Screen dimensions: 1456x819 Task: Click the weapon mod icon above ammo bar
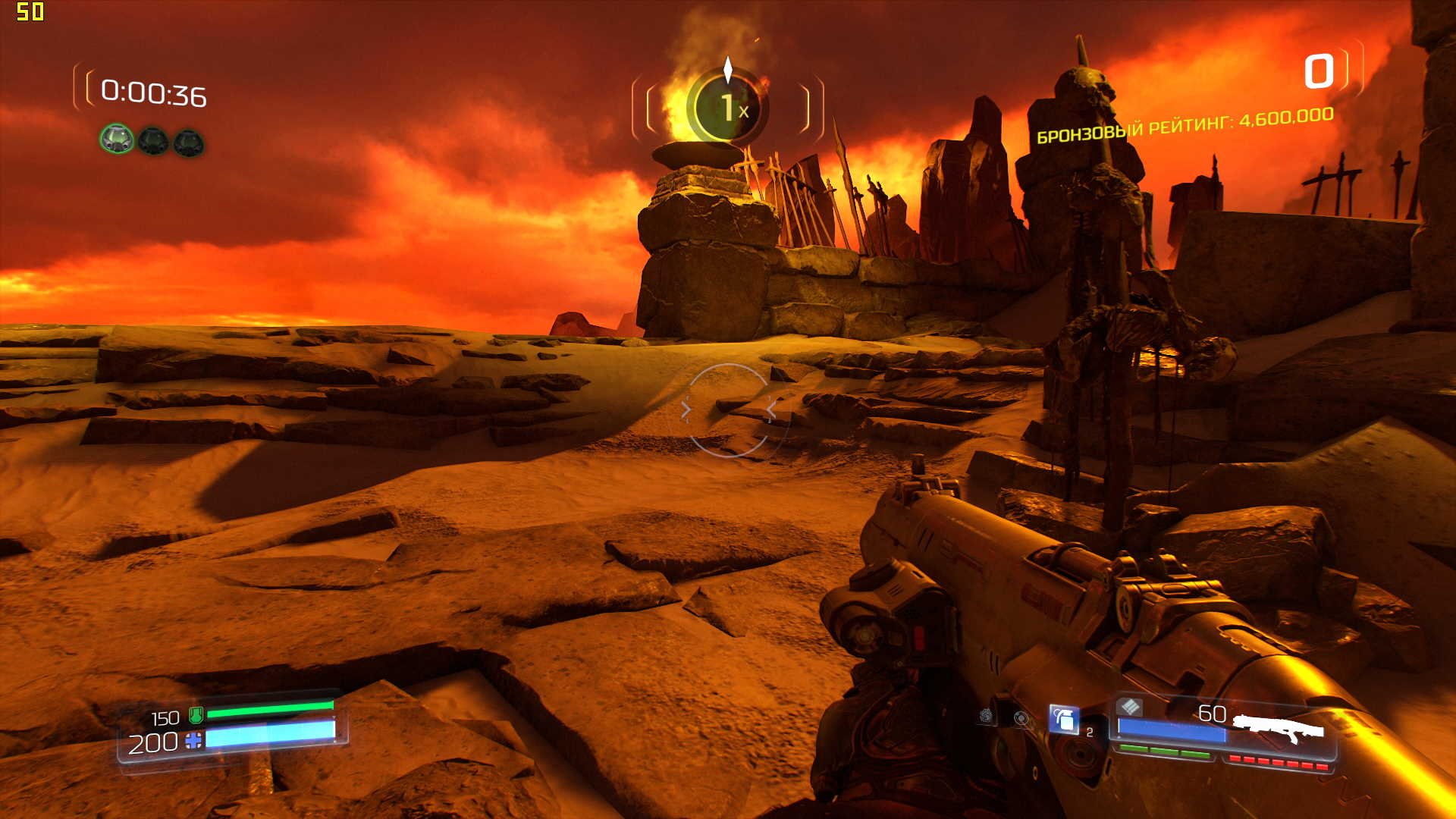click(x=1130, y=707)
